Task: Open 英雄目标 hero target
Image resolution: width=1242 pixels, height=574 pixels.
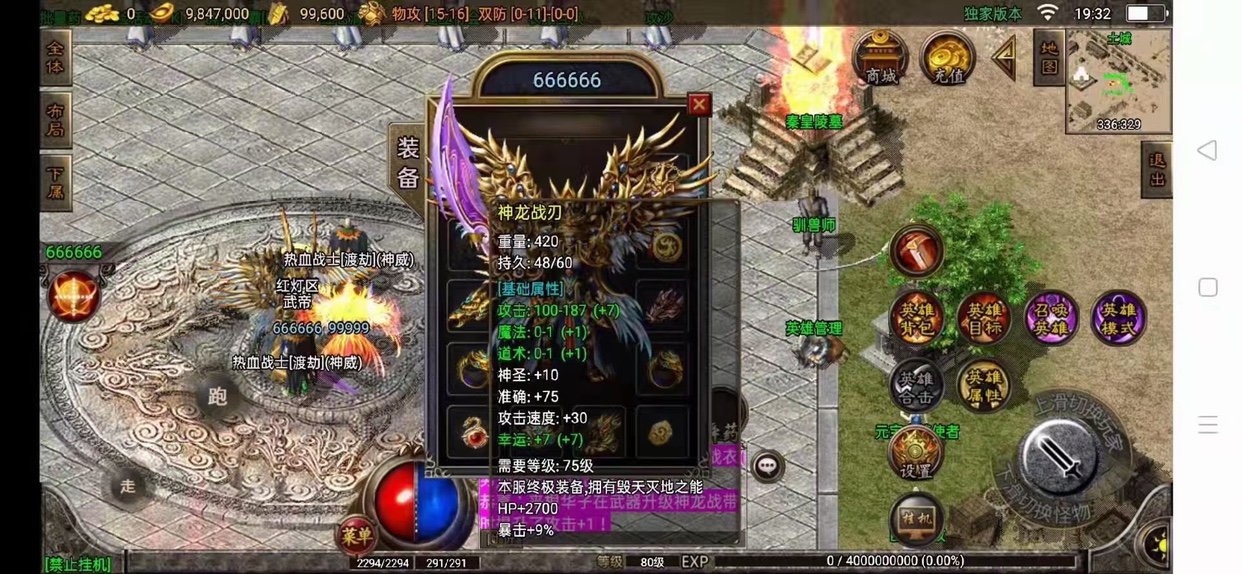Action: 982,318
